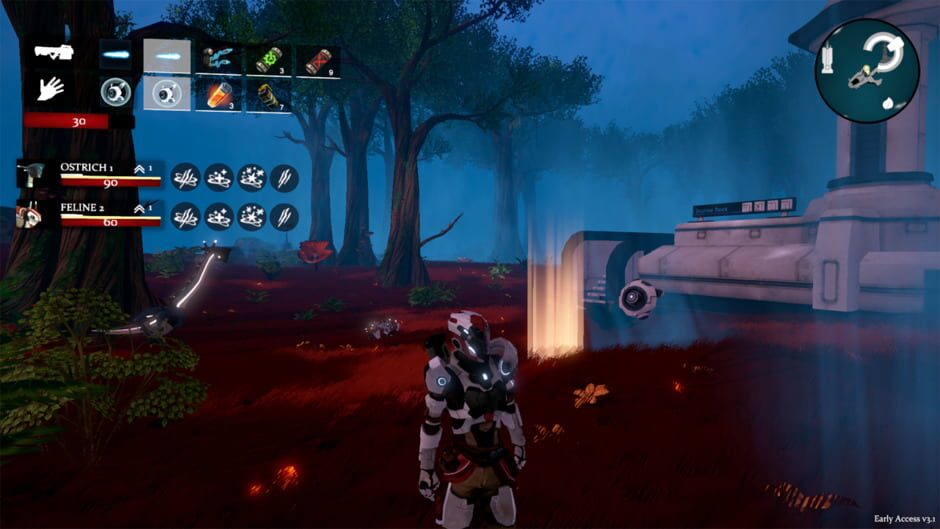940x529 pixels.
Task: Activate Ostrich 1's claw marks ability
Action: (284, 177)
